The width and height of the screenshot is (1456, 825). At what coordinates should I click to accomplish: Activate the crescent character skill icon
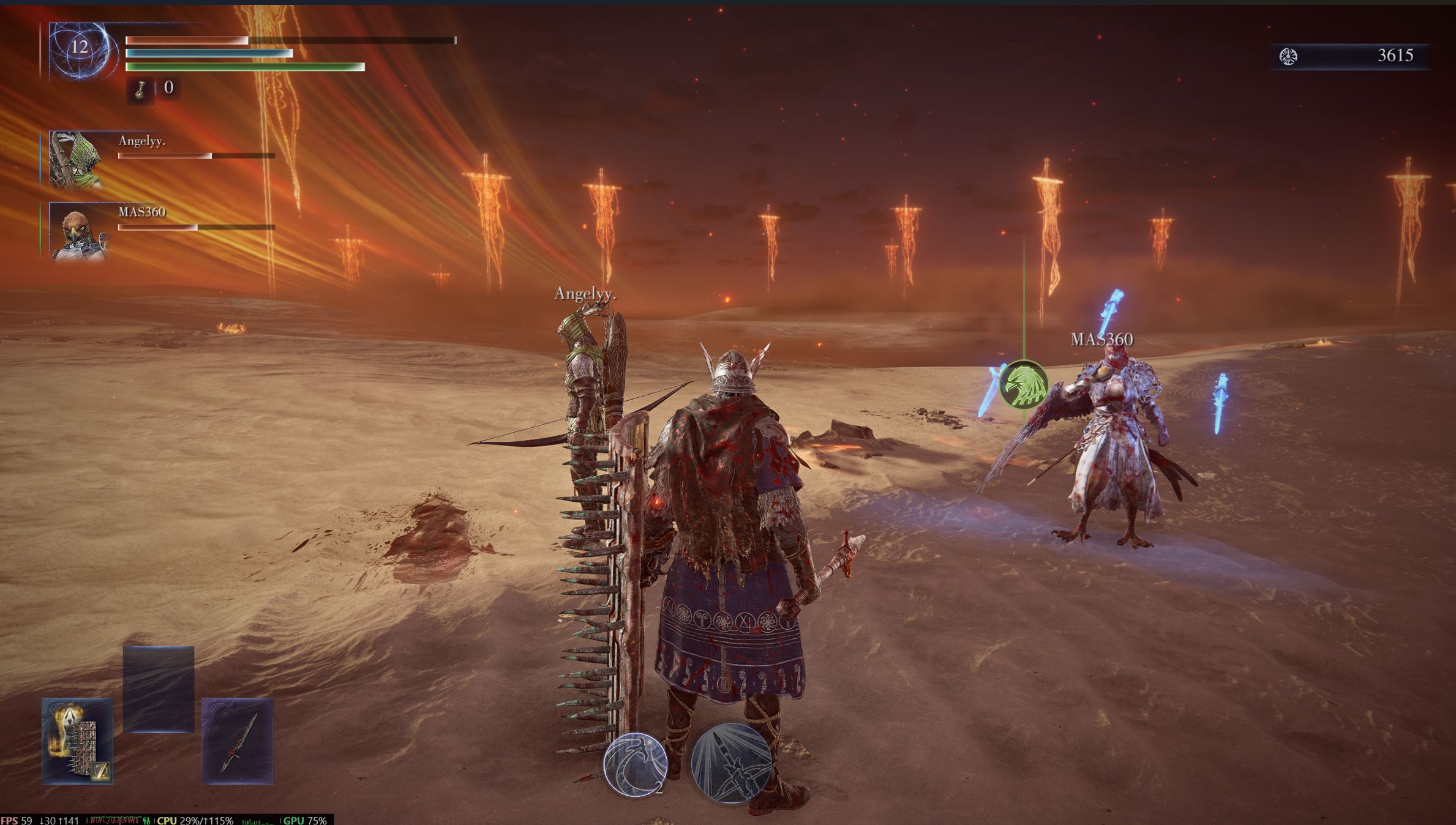point(635,764)
